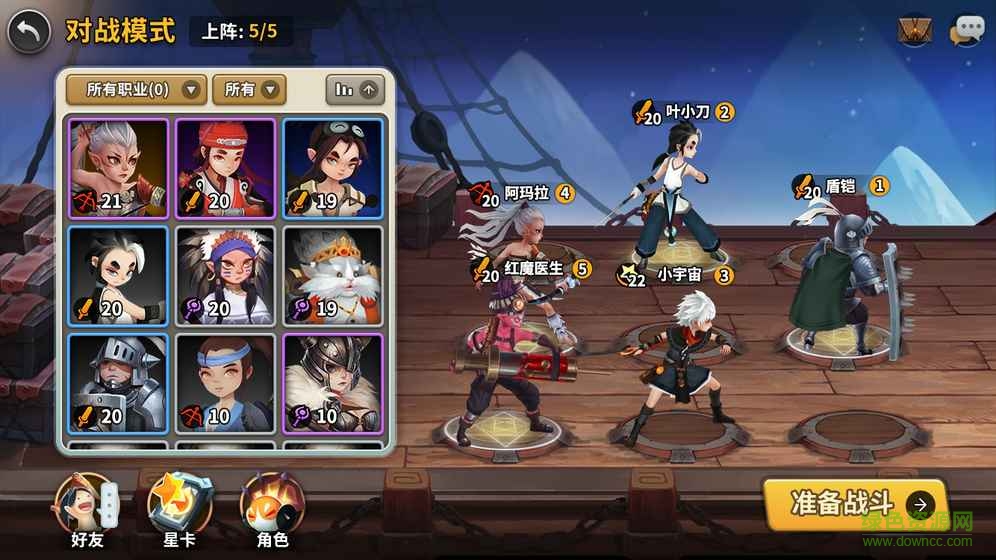Click the 准备战斗 ready for battle button
The height and width of the screenshot is (560, 996).
click(854, 504)
